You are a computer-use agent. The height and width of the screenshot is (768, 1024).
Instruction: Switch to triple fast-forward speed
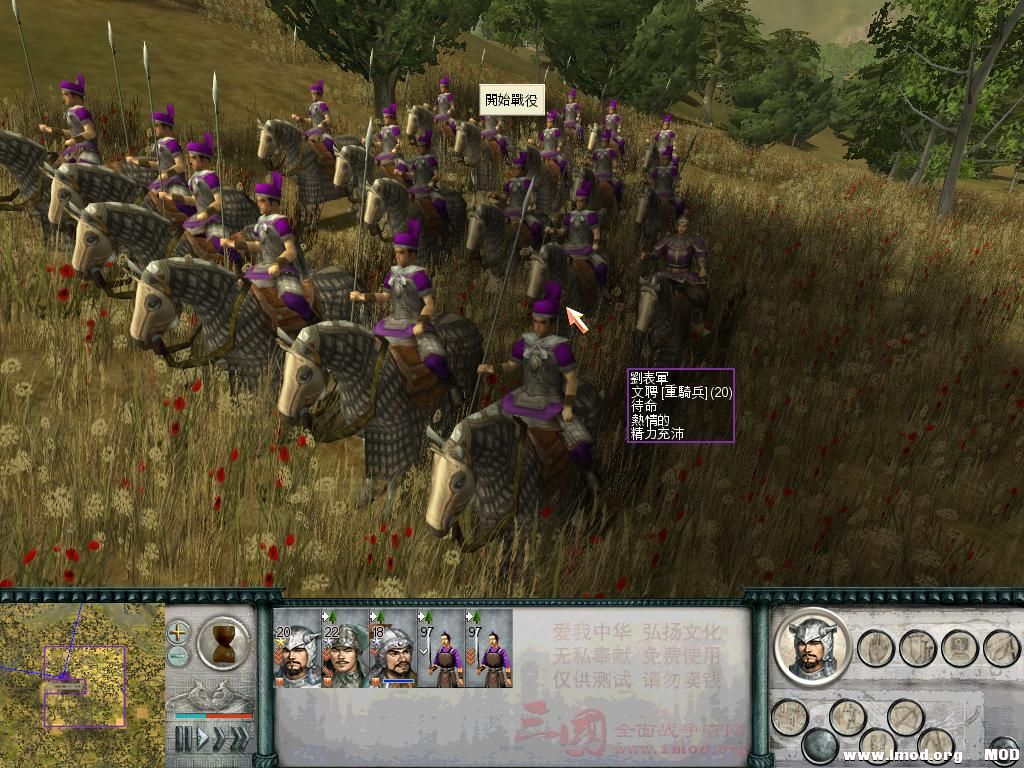tap(239, 739)
